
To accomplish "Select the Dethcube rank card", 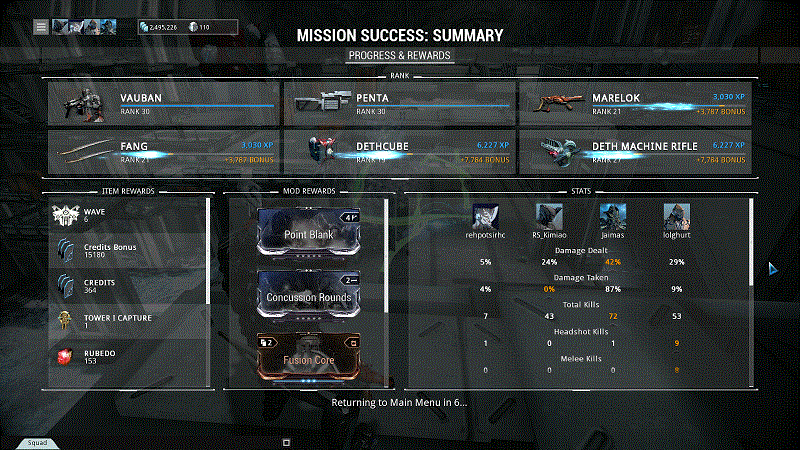I will coord(399,152).
